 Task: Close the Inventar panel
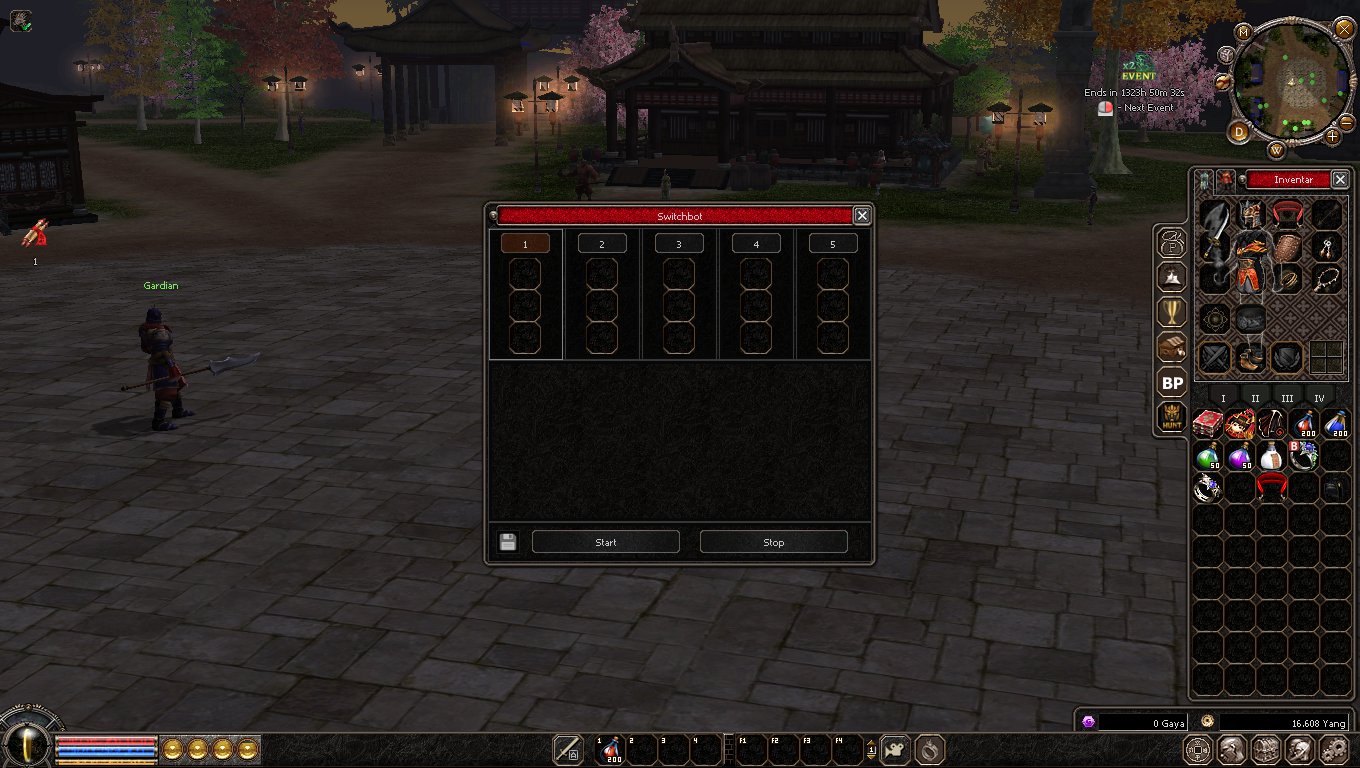[x=1340, y=180]
